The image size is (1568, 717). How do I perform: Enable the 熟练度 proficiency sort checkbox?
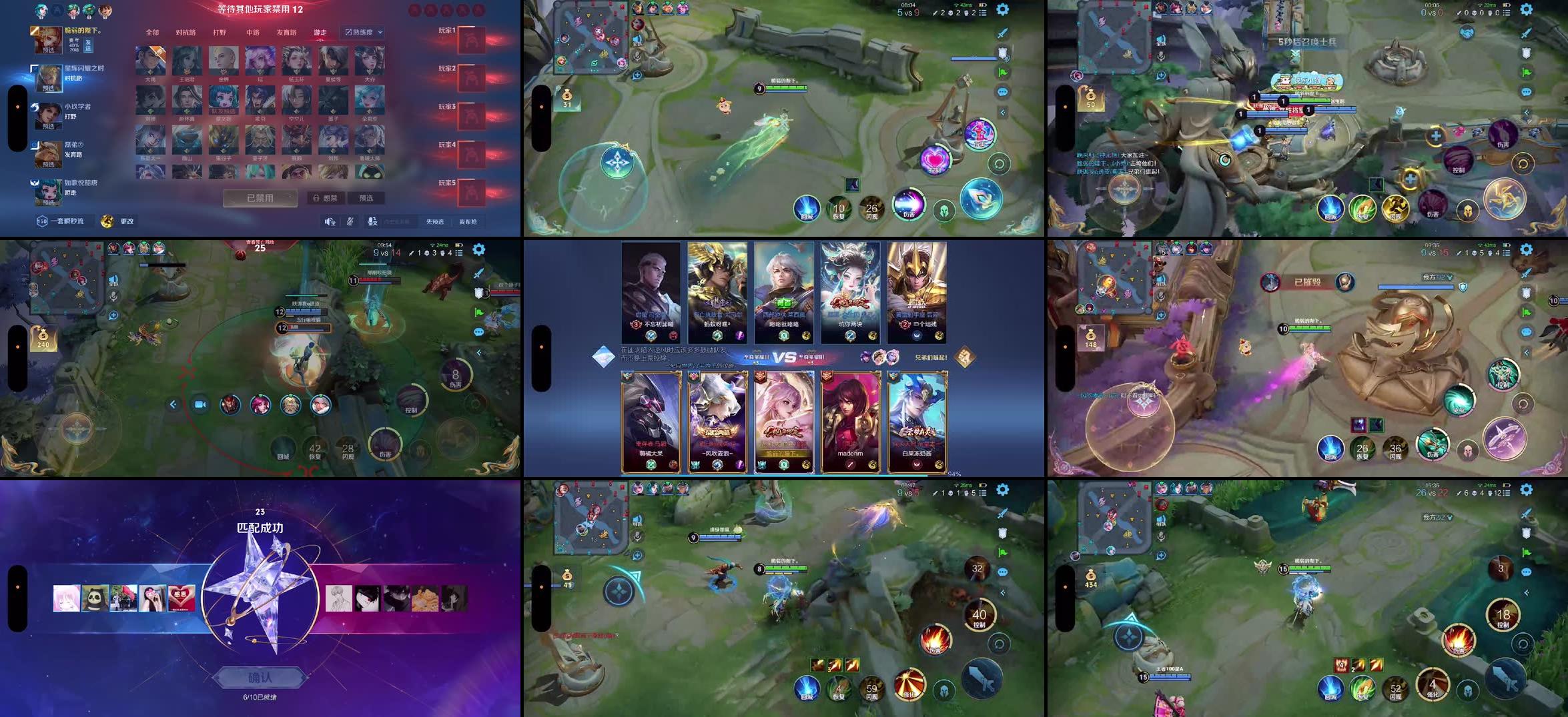click(349, 31)
